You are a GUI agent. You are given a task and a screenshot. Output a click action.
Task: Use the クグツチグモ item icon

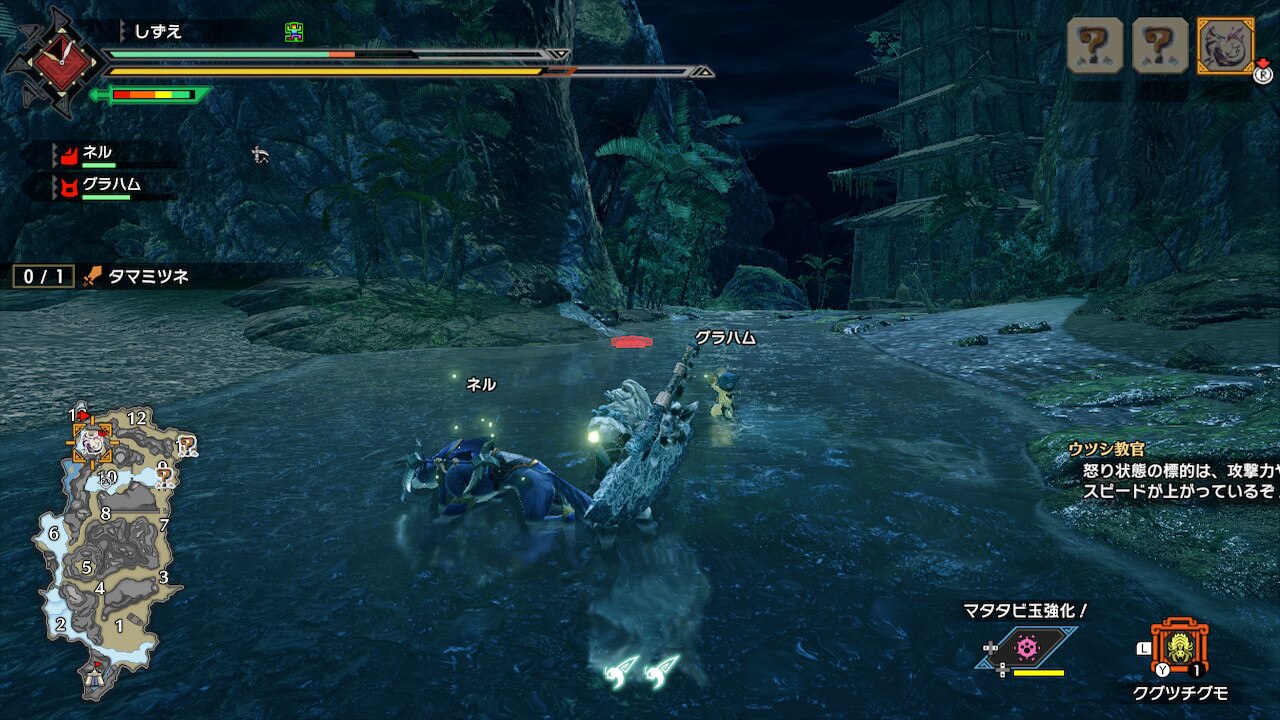(x=1180, y=646)
